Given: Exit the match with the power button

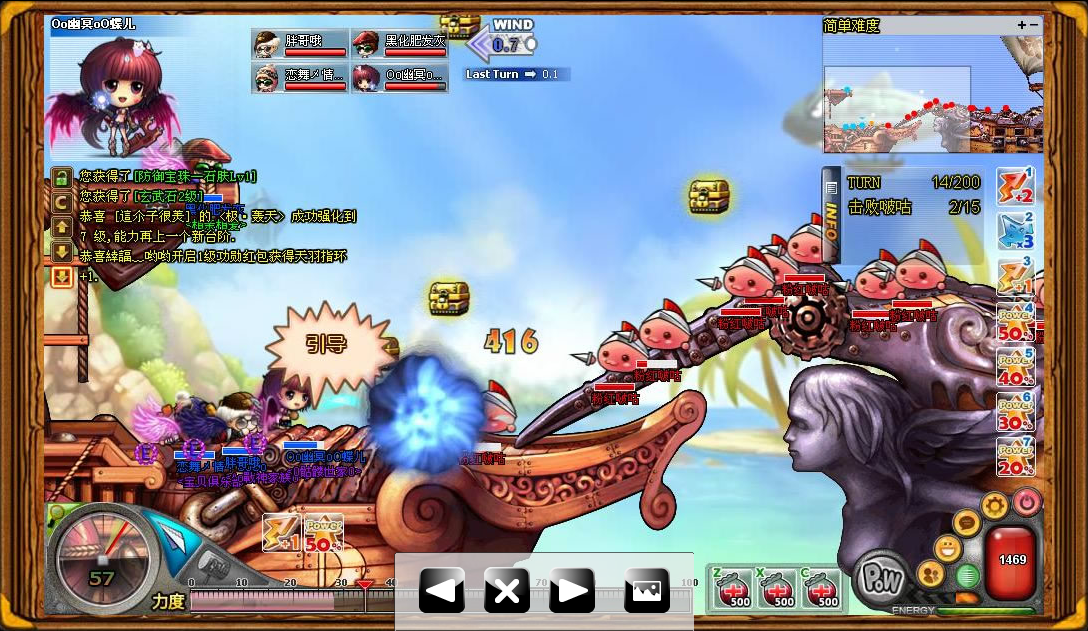Looking at the screenshot, I should [x=1026, y=501].
